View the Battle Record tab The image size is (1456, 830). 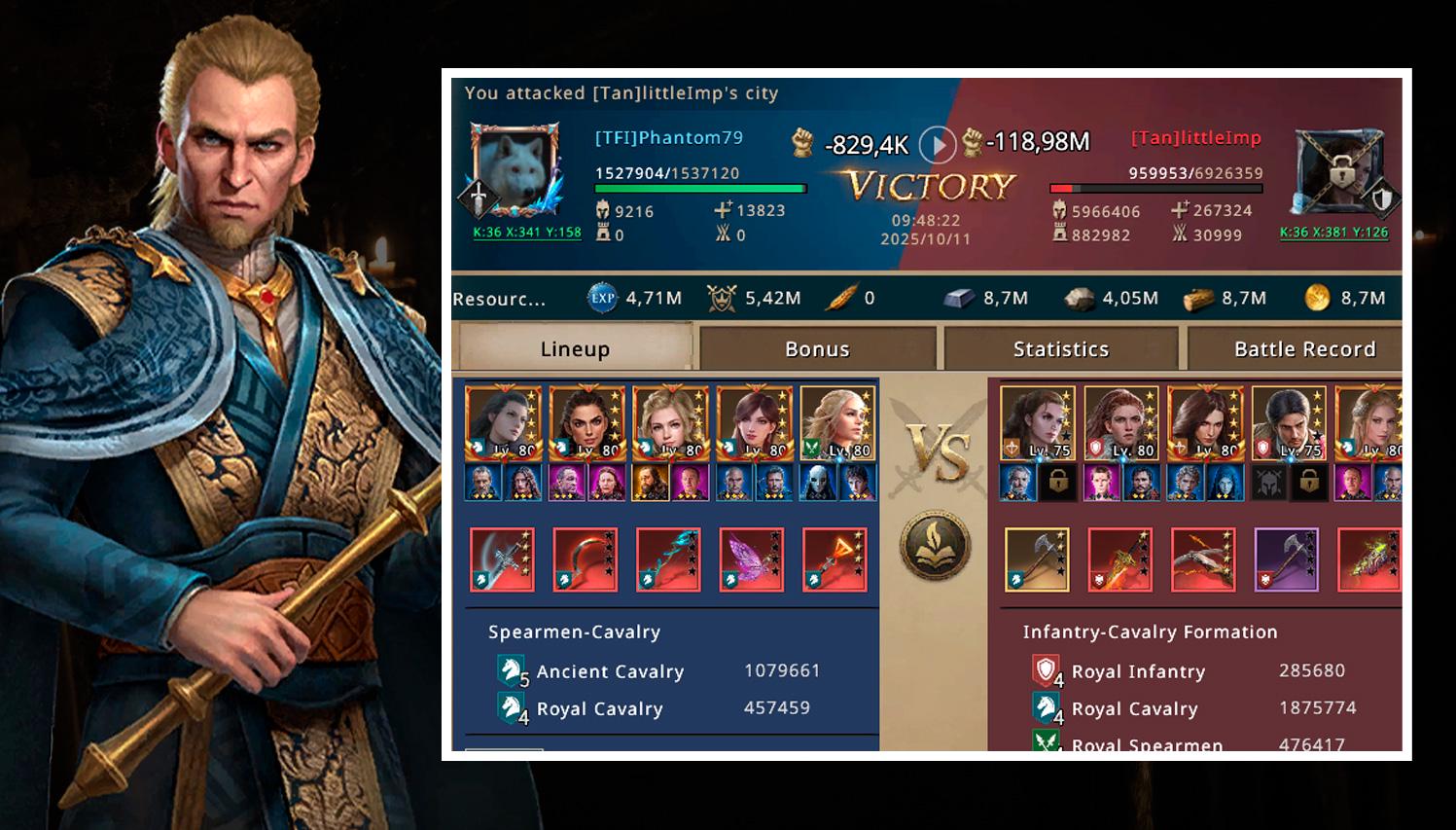(x=1304, y=348)
